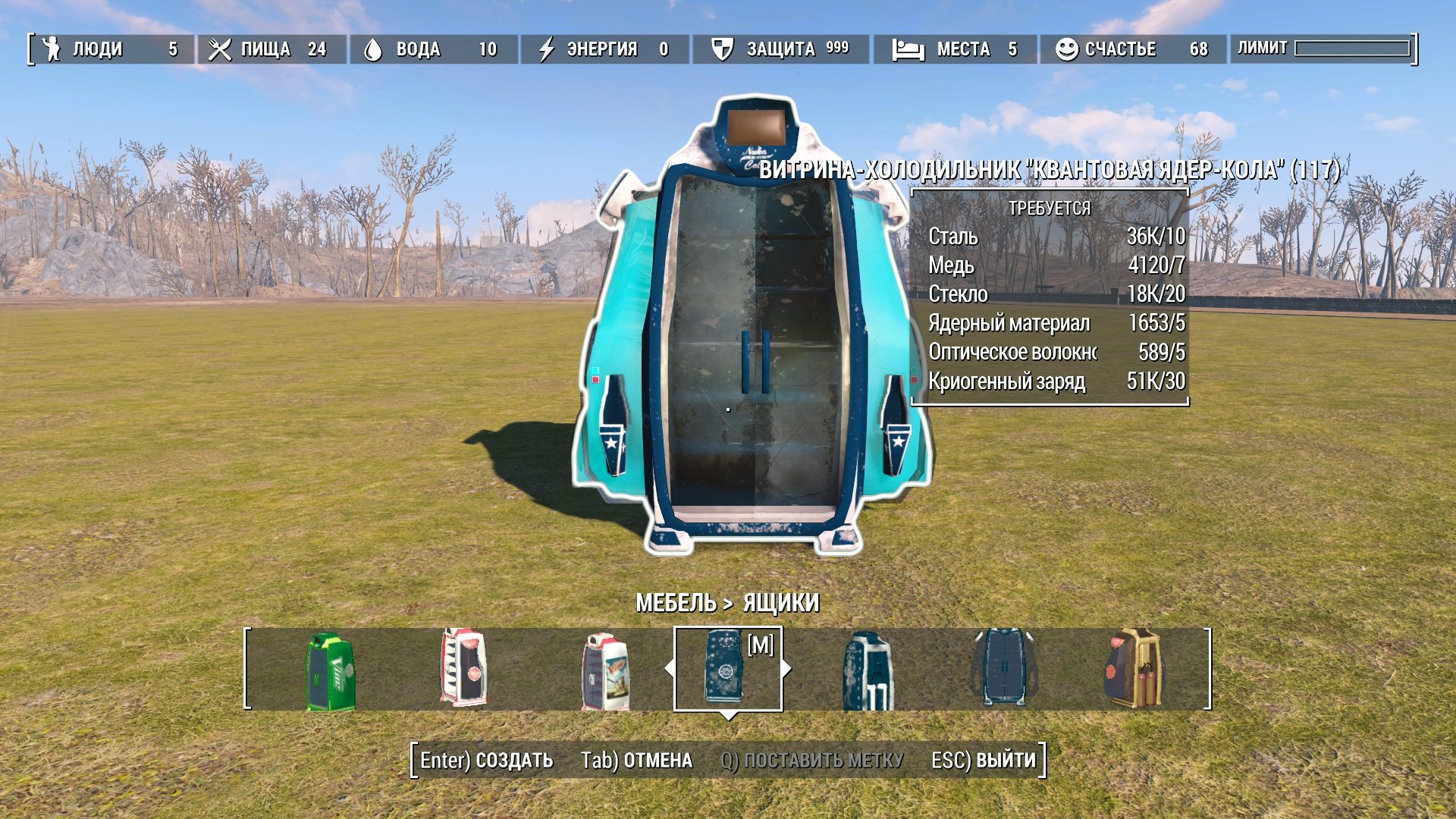Screen dimensions: 1456x819
Task: Choose the red and white Nuka-Cola cooler
Action: (463, 667)
